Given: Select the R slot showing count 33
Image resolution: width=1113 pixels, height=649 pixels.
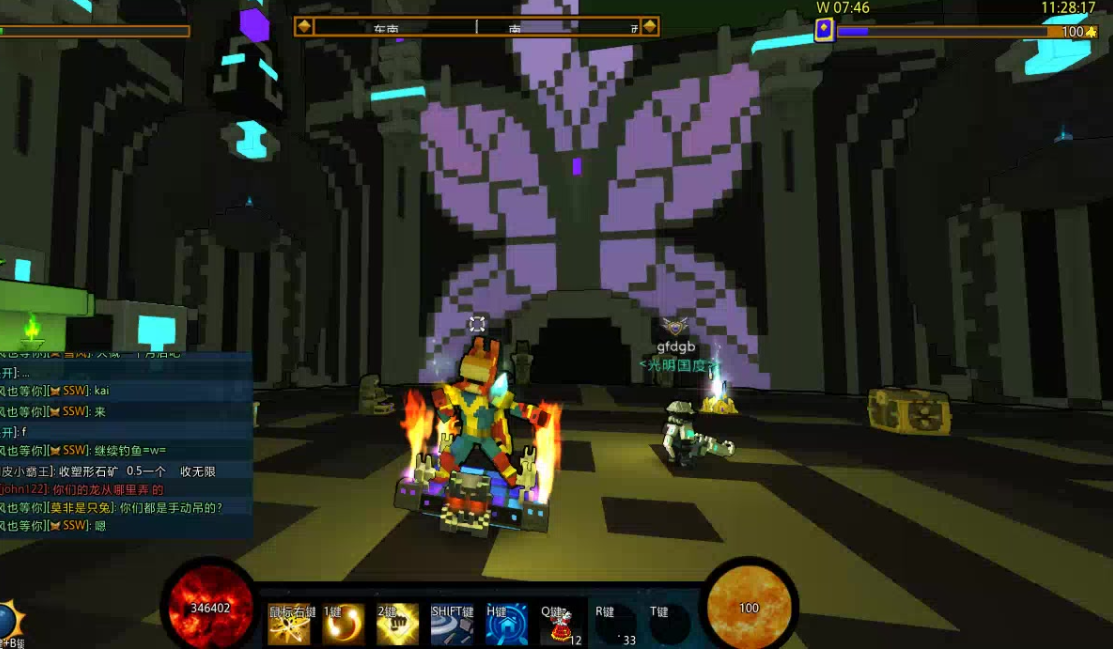Looking at the screenshot, I should click(614, 626).
